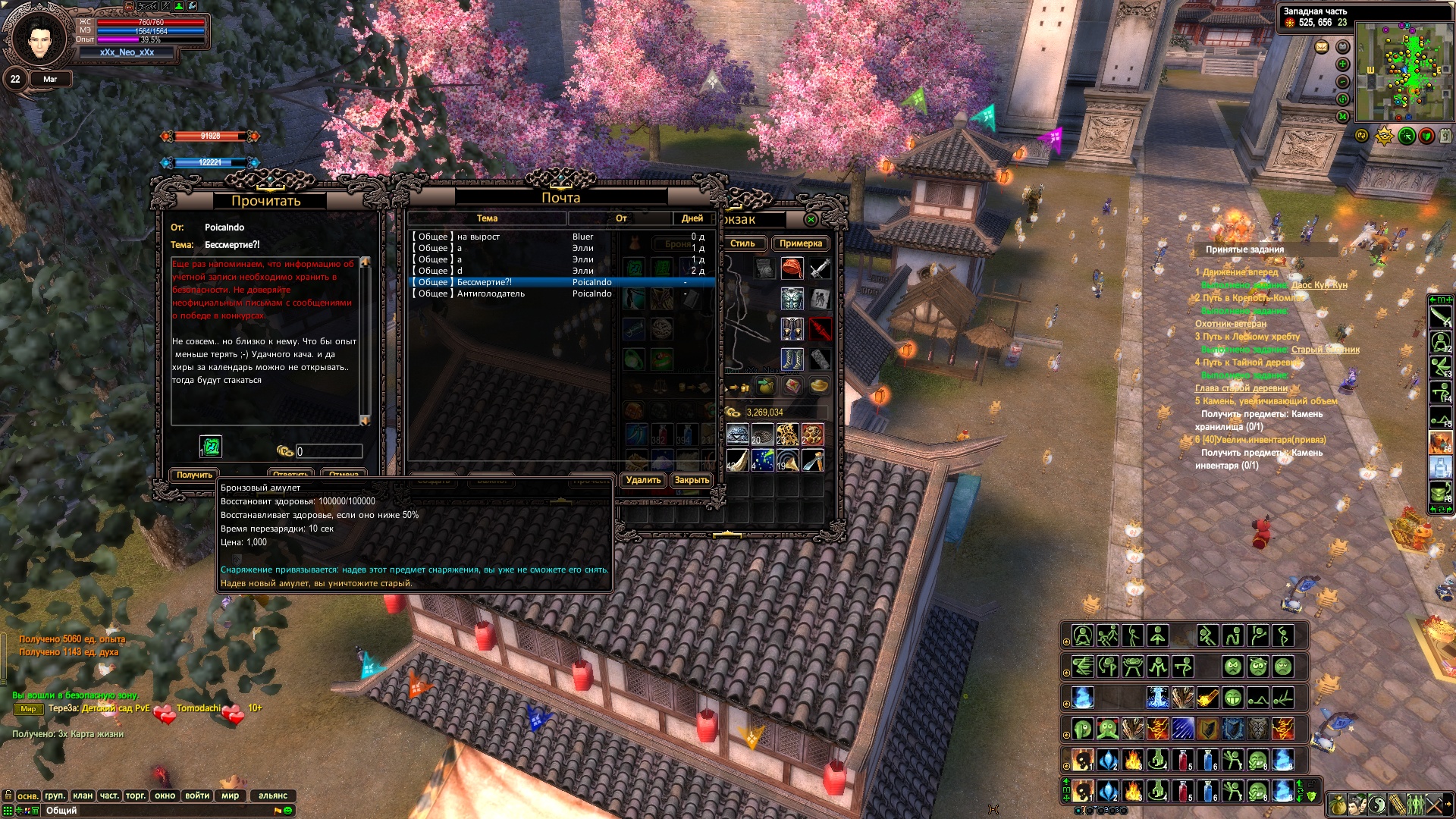Viewport: 1456px width, 819px height.
Task: Close the inventory with the green X
Action: click(811, 220)
